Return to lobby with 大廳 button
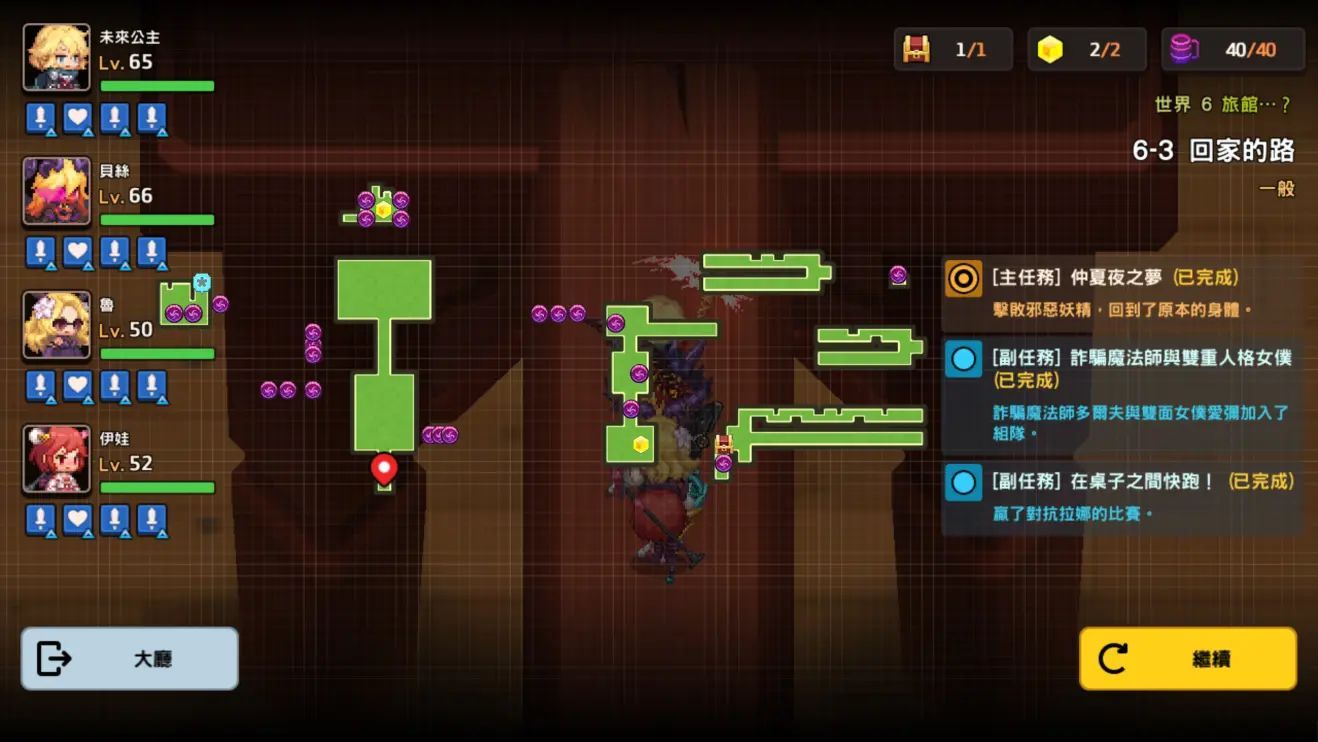This screenshot has width=1318, height=742. [130, 658]
